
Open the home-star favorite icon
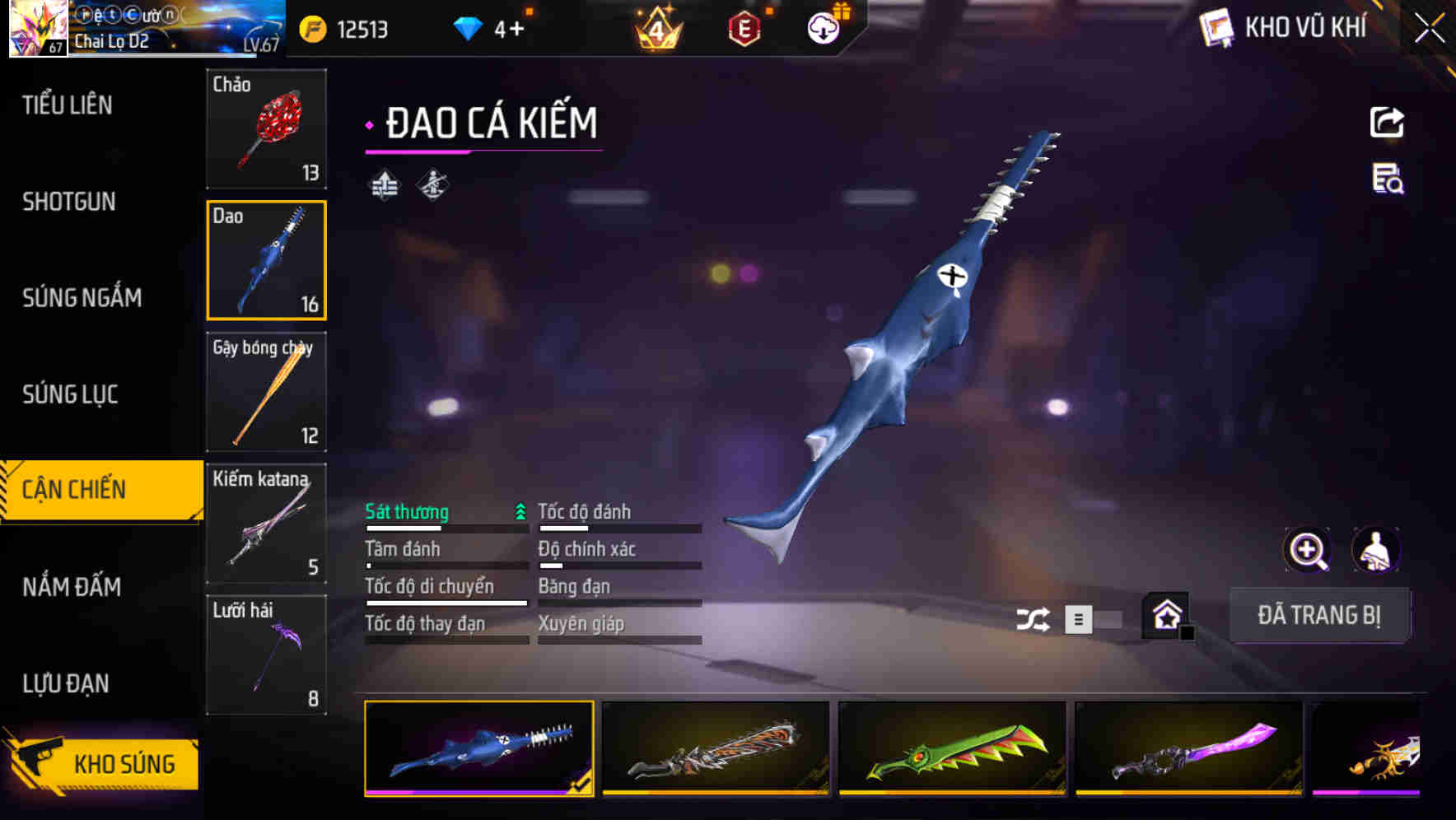pyautogui.click(x=1166, y=616)
